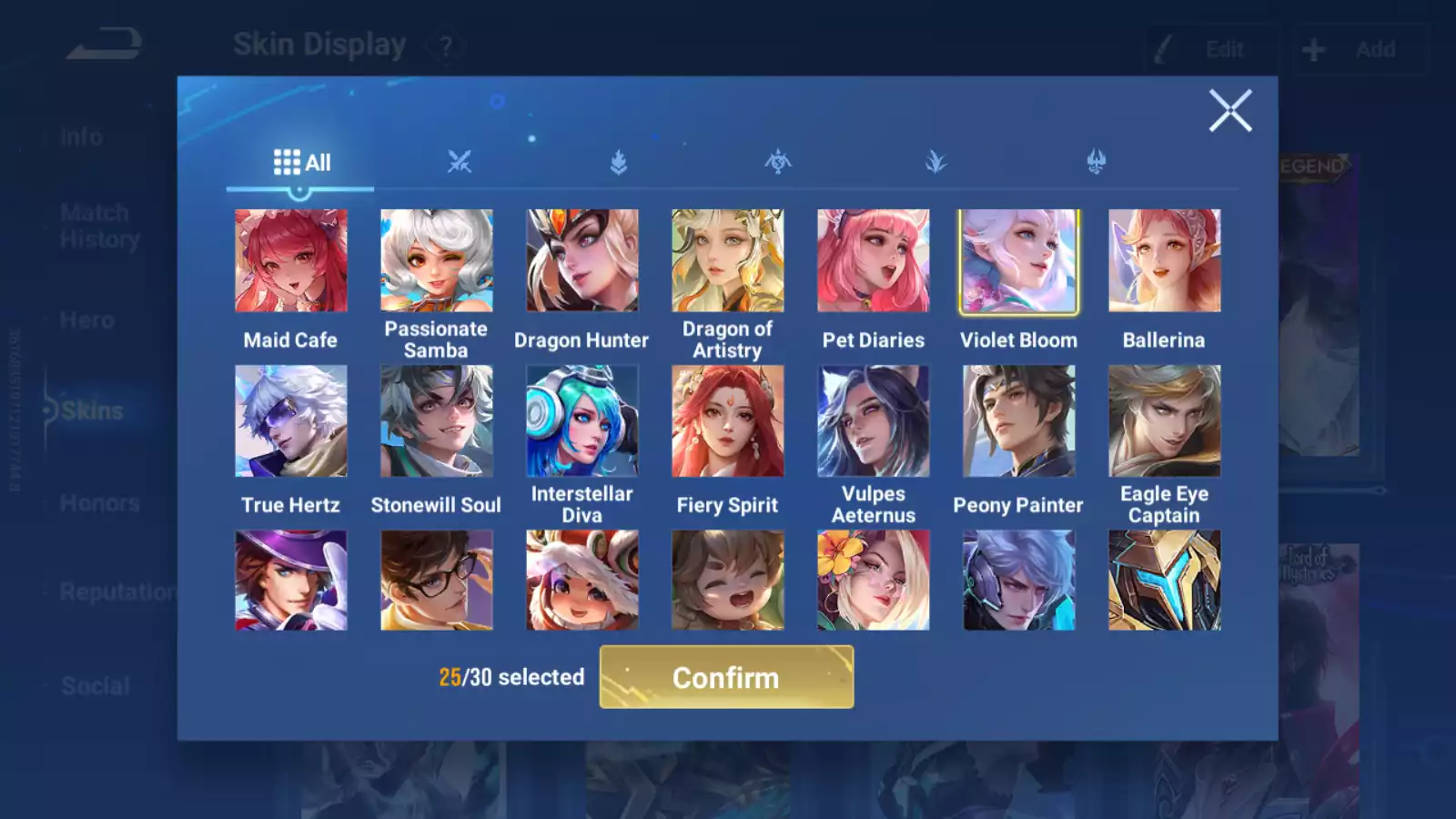The height and width of the screenshot is (819, 1456).
Task: Switch to the All skins tab
Action: coord(301,163)
